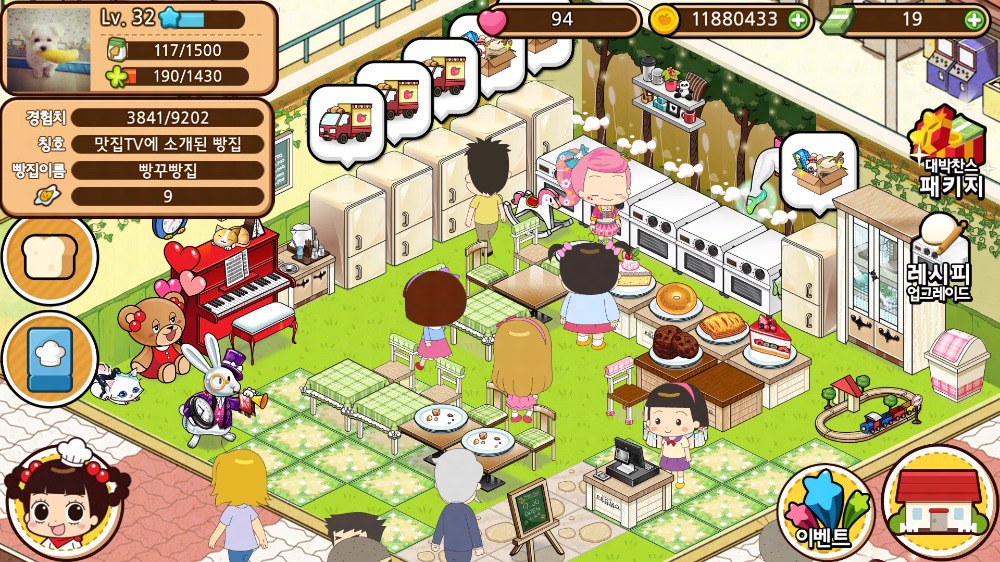The width and height of the screenshot is (1000, 562).
Task: Open the red-roof house shop button
Action: pos(939,502)
